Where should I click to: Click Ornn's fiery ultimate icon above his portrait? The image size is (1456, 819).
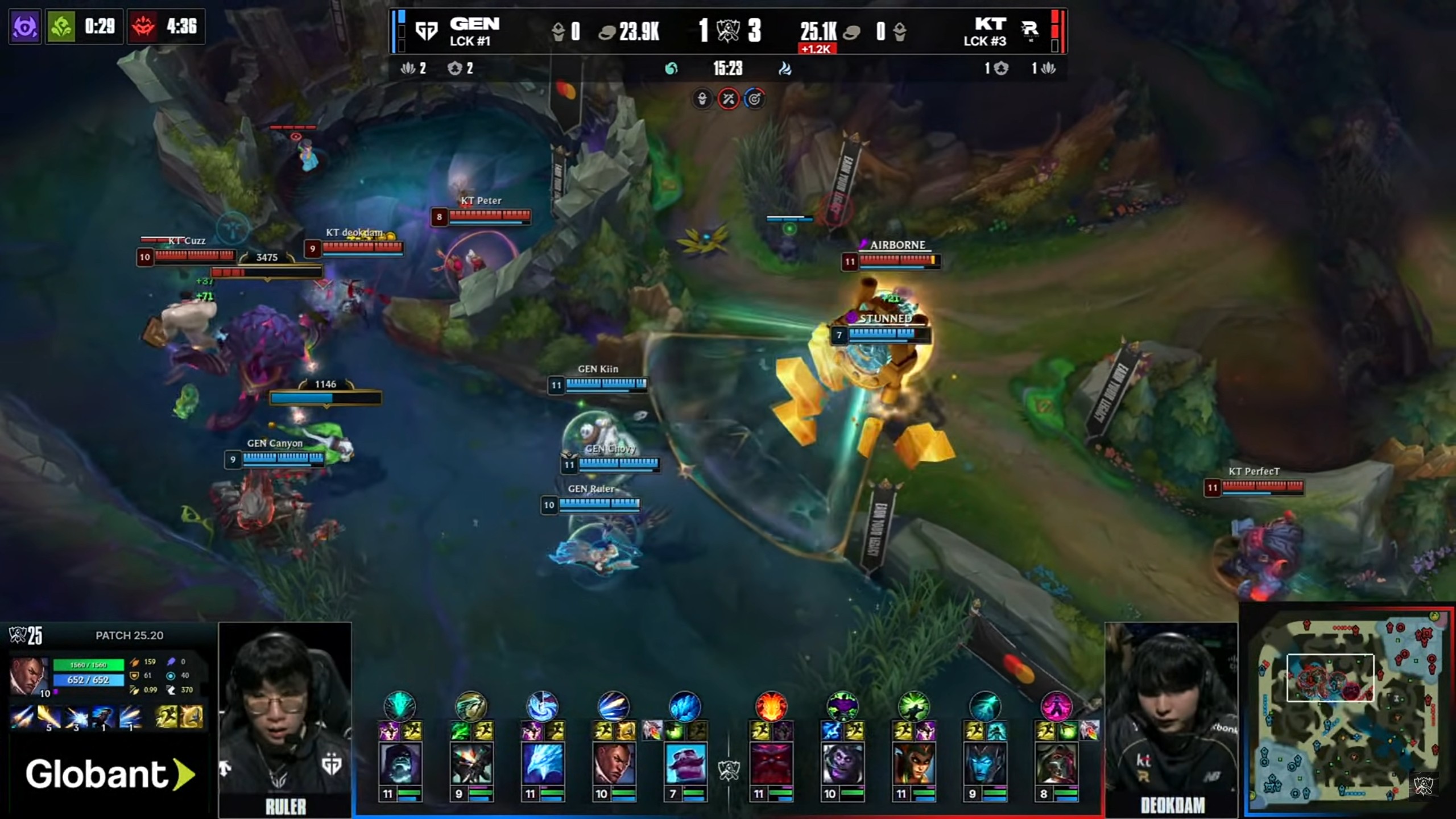(771, 706)
